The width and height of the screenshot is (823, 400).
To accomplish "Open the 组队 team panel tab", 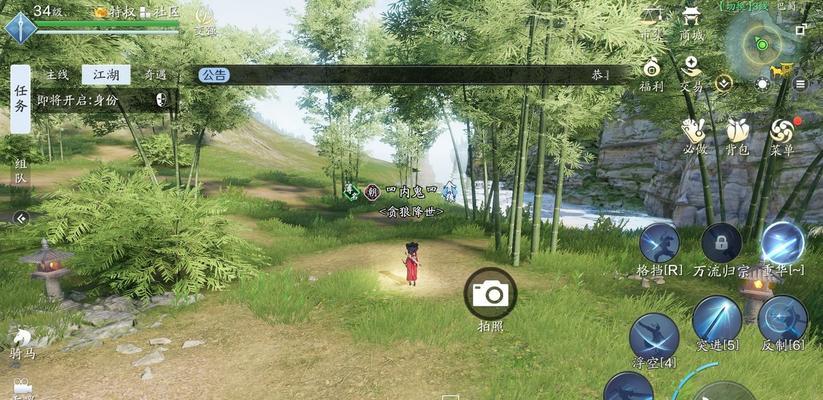I will click(20, 170).
